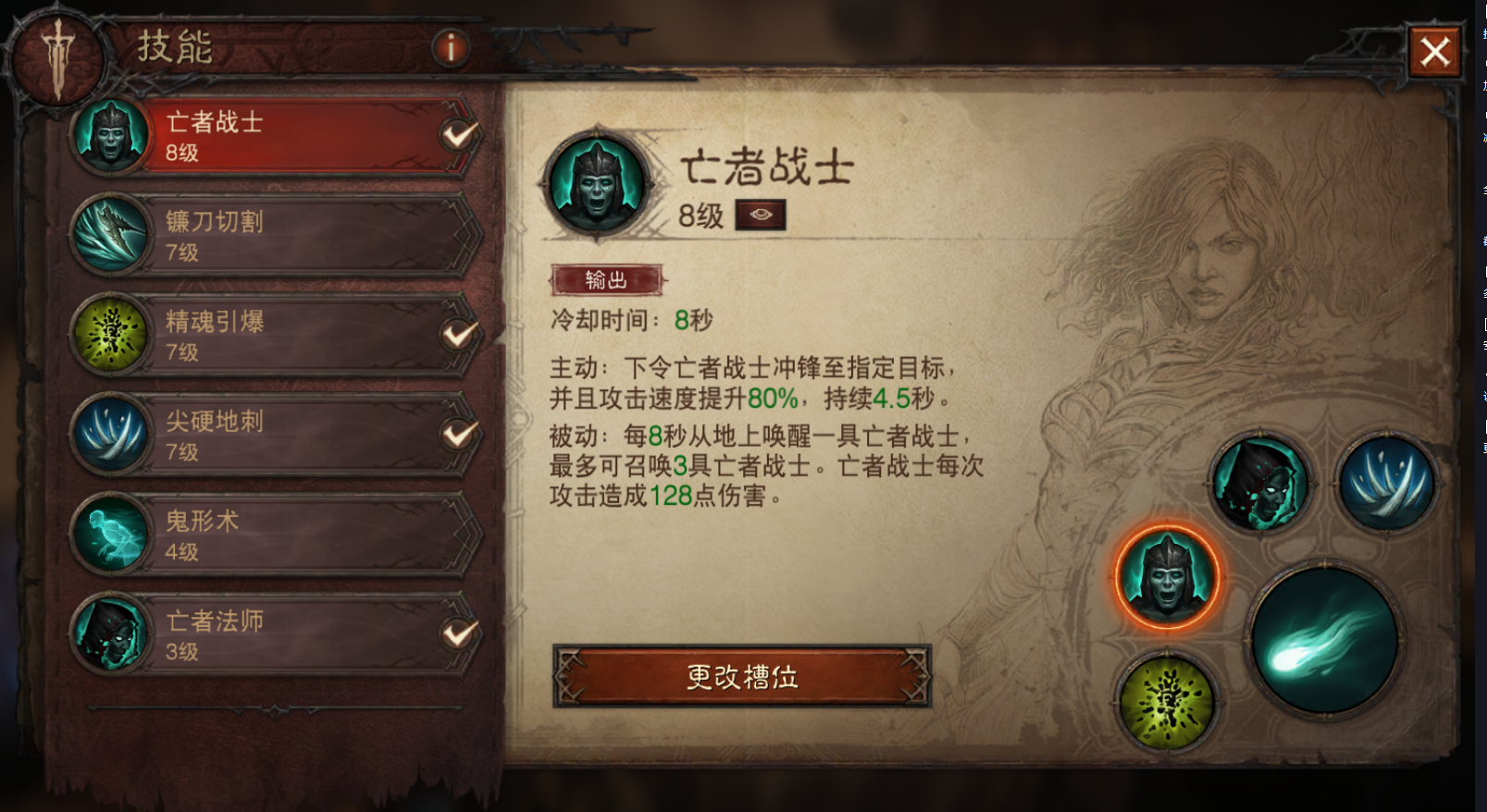Click the eye badge next to 8级
The height and width of the screenshot is (812, 1487).
pos(762,214)
